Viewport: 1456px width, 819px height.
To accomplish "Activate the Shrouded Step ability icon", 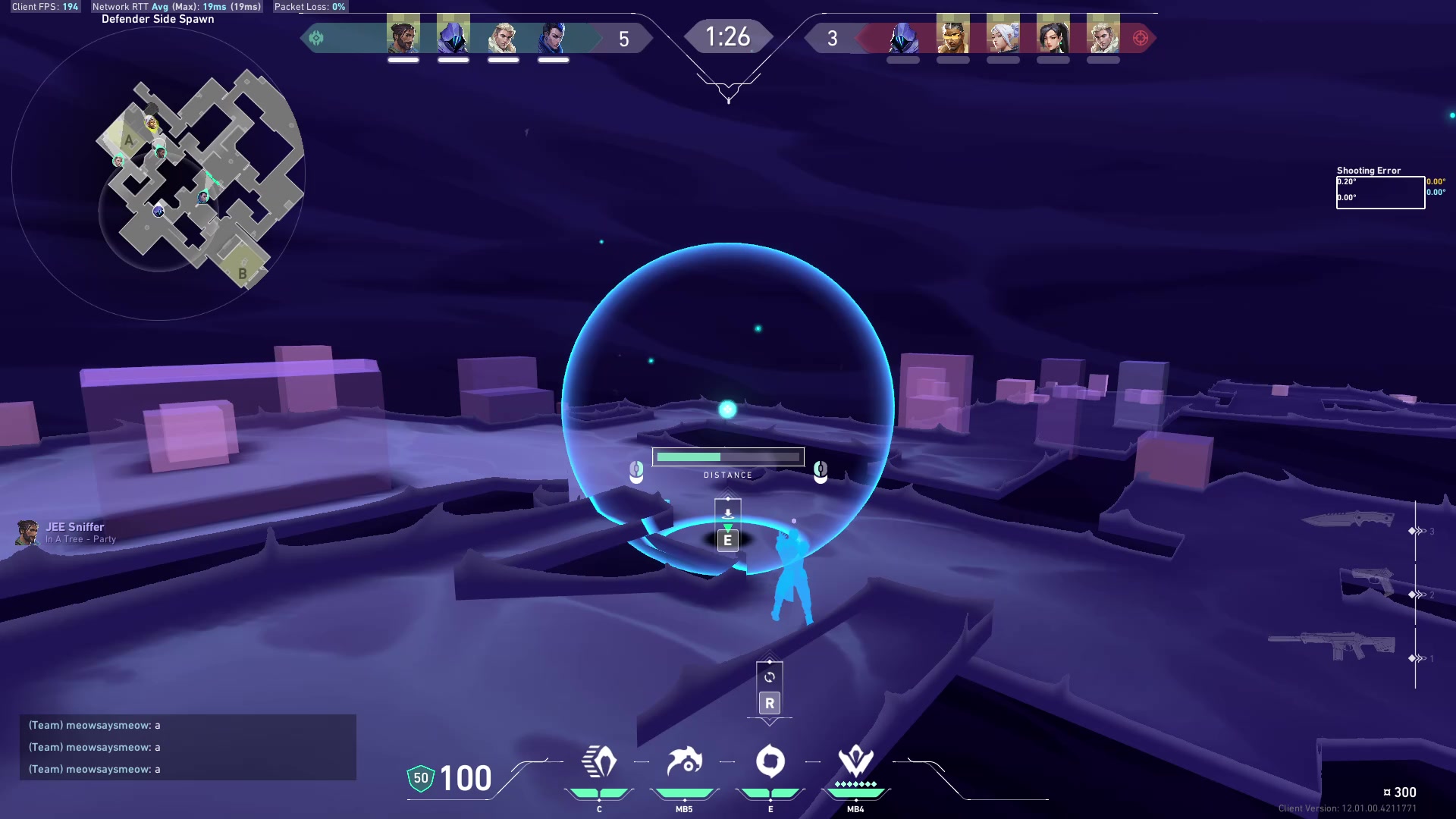I will coord(599,761).
